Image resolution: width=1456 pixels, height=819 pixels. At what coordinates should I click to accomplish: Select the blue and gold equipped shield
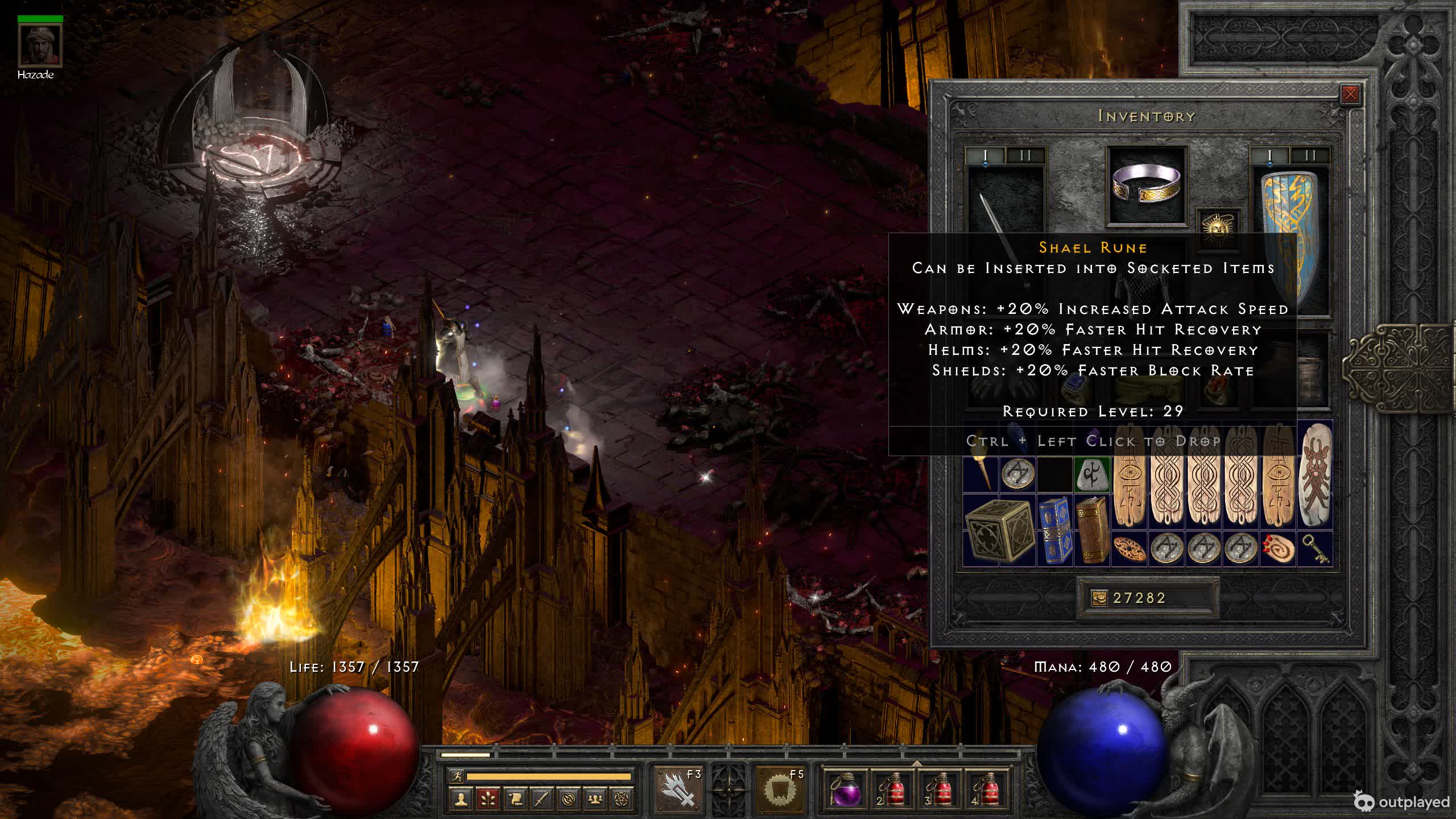1290,239
